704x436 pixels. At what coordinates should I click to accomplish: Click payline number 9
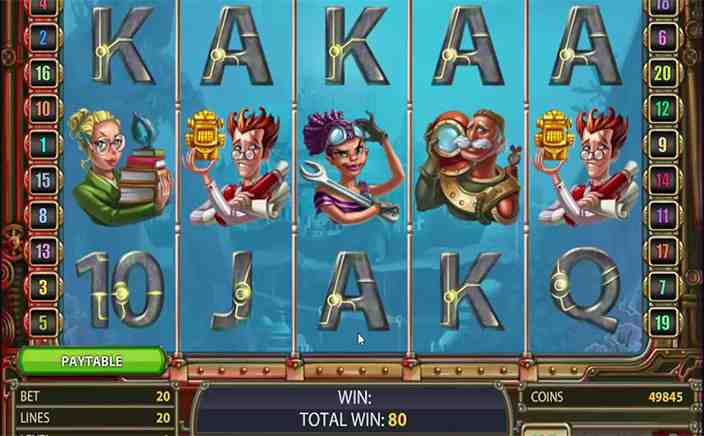click(662, 145)
